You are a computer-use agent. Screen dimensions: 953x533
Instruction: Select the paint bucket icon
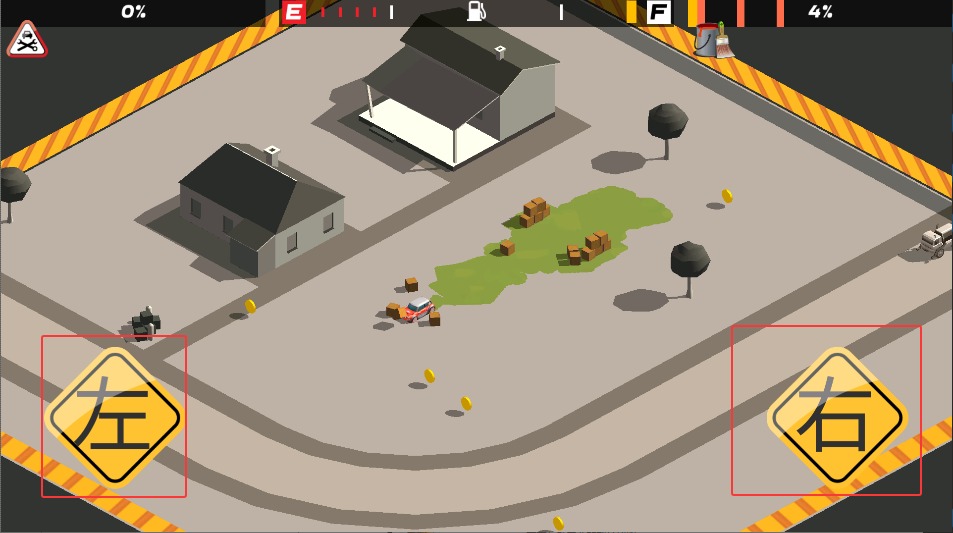[712, 40]
